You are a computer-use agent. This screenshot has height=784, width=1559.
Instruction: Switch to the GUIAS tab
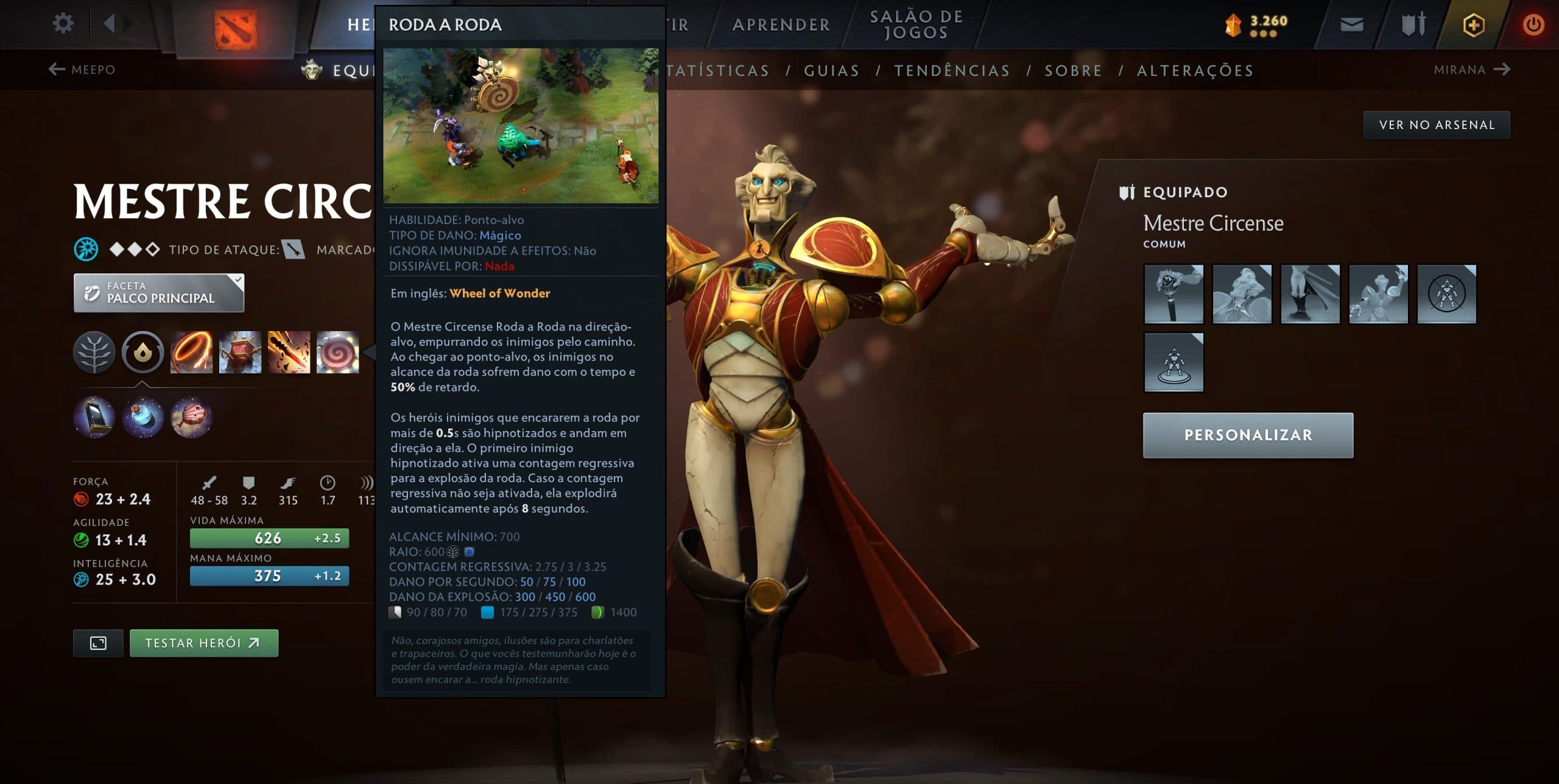pos(832,70)
